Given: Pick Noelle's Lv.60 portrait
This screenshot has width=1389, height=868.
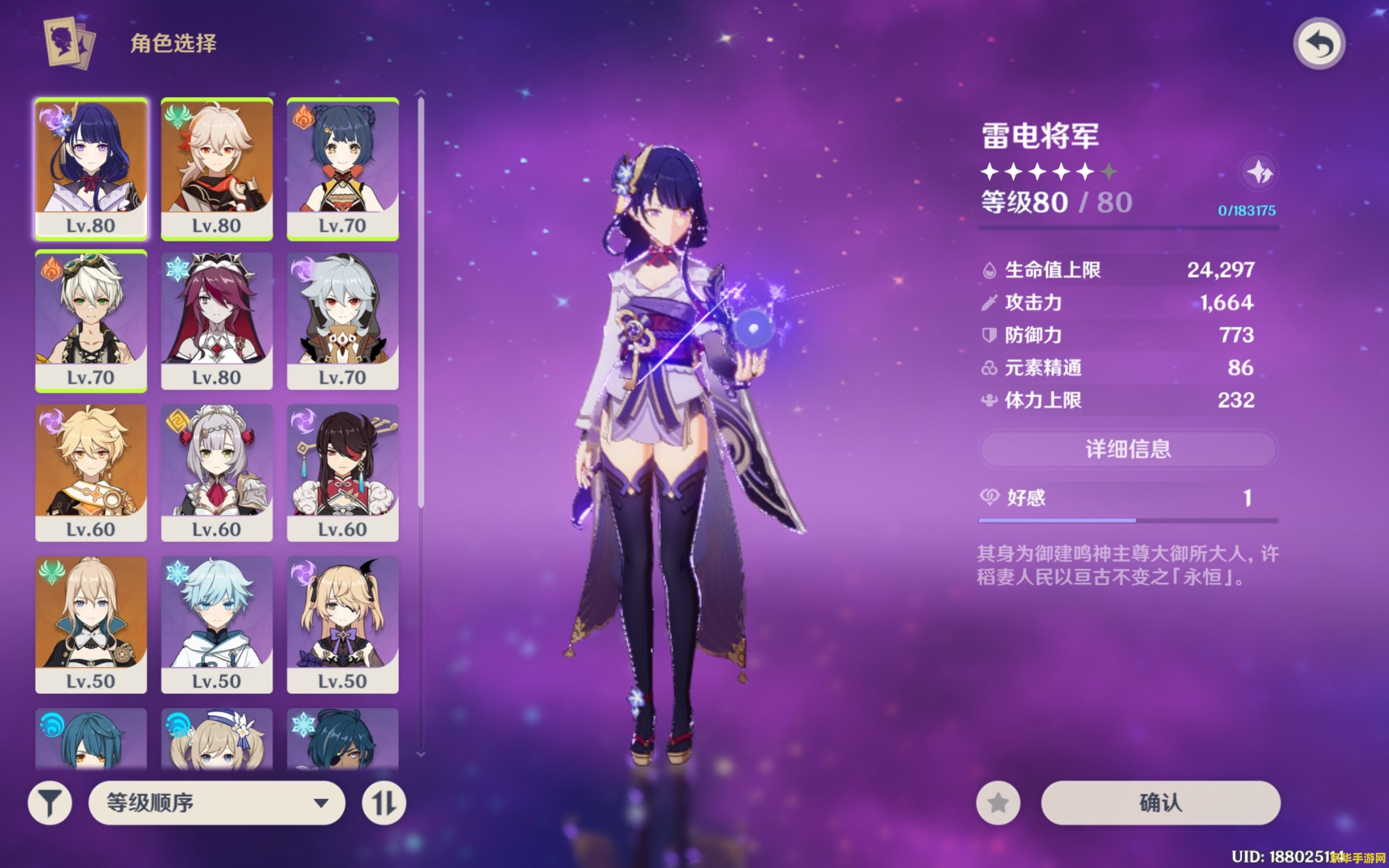Looking at the screenshot, I should click(216, 472).
